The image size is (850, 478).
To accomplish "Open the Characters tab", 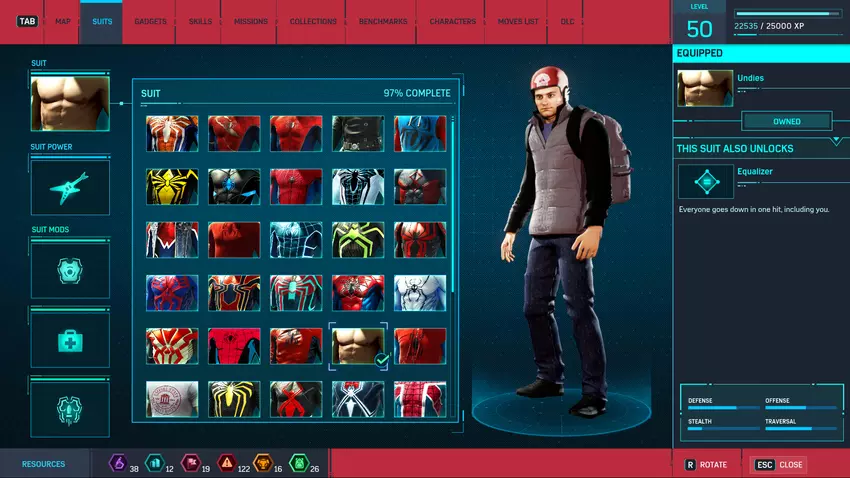I will coord(453,21).
